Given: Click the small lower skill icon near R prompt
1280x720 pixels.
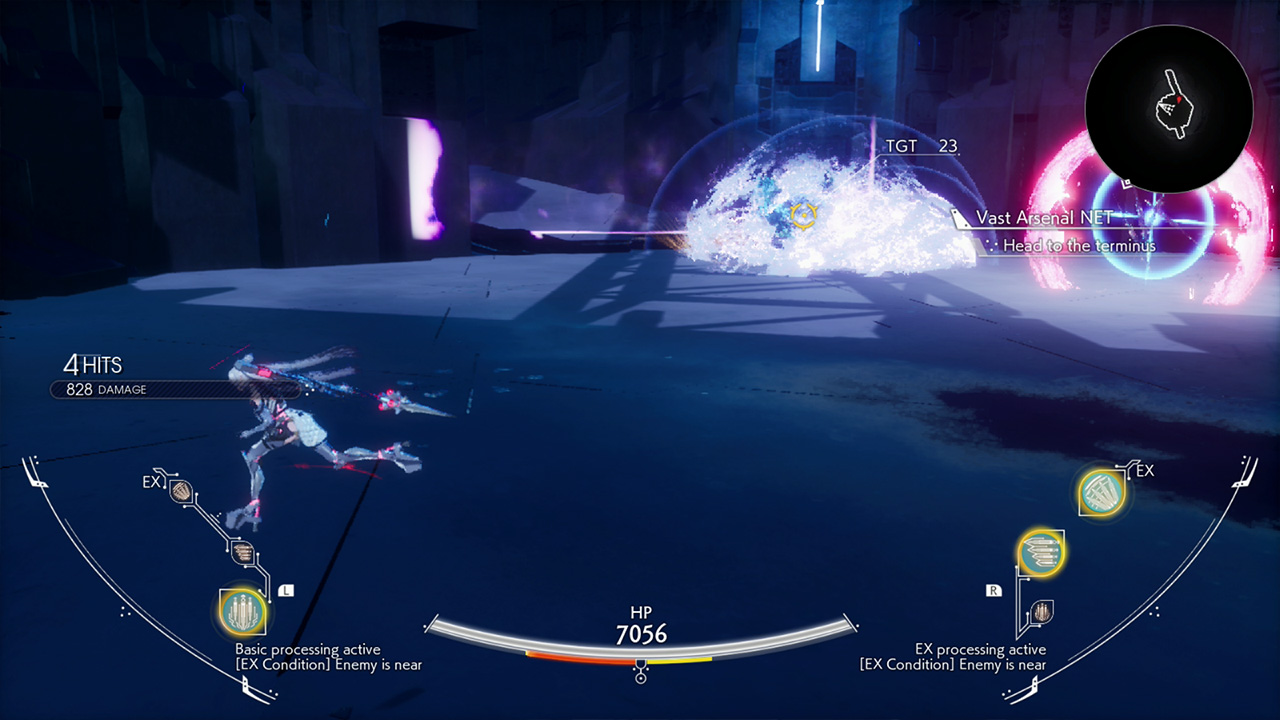Looking at the screenshot, I should (x=1044, y=611).
